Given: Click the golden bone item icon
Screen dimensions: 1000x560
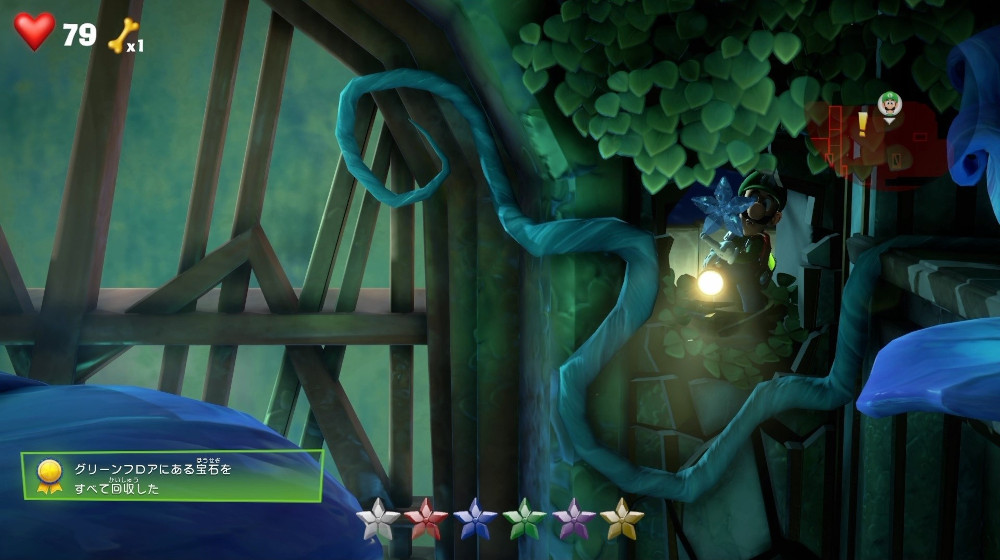Looking at the screenshot, I should (x=120, y=35).
